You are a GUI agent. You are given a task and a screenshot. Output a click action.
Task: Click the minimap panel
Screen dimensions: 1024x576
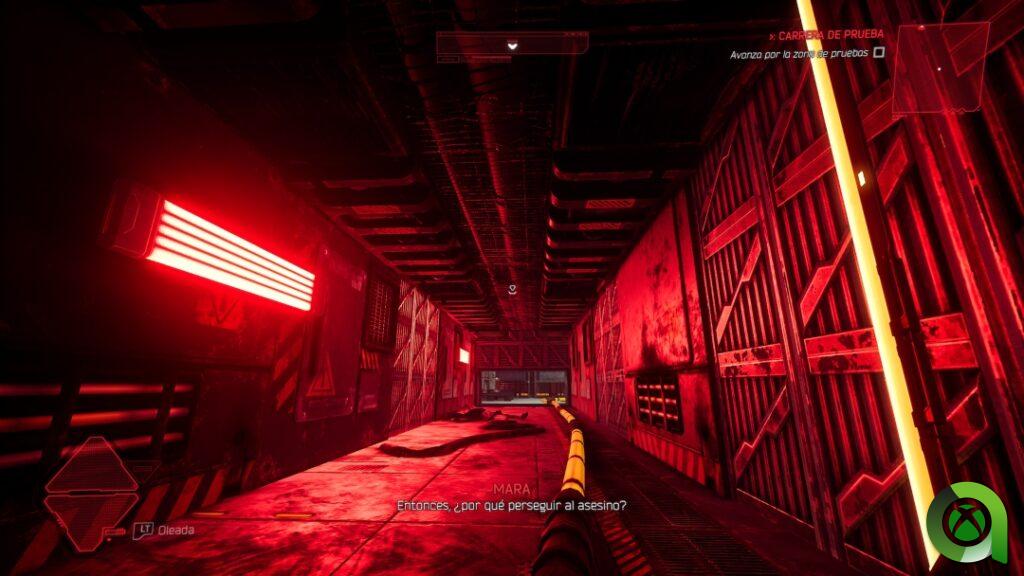tap(940, 68)
